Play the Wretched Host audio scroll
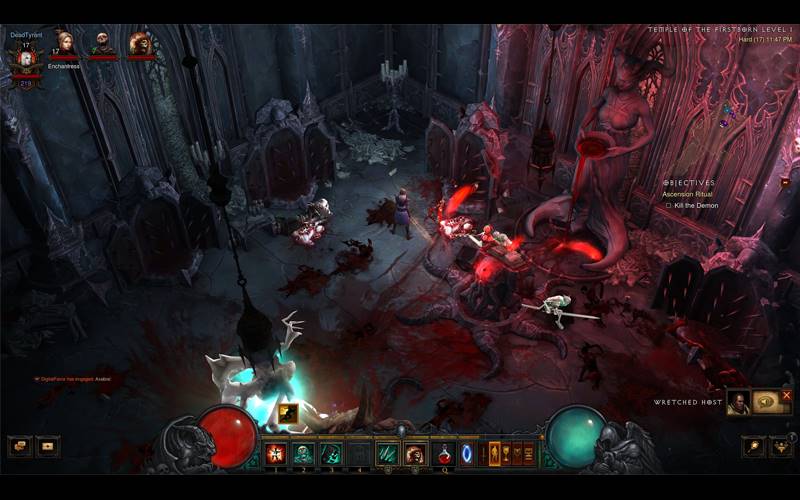Image resolution: width=800 pixels, height=500 pixels. (x=767, y=402)
